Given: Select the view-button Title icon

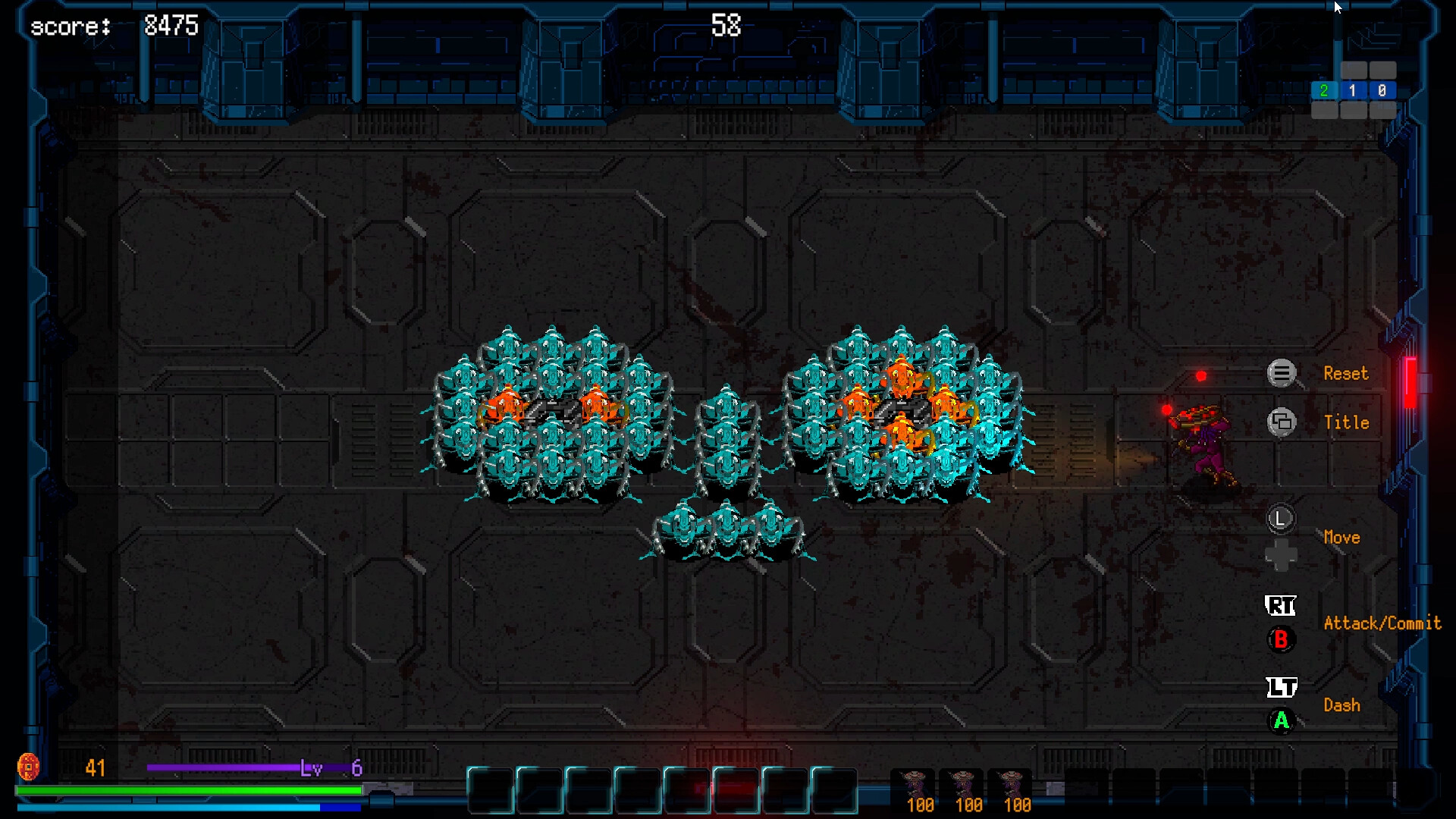Looking at the screenshot, I should tap(1282, 422).
